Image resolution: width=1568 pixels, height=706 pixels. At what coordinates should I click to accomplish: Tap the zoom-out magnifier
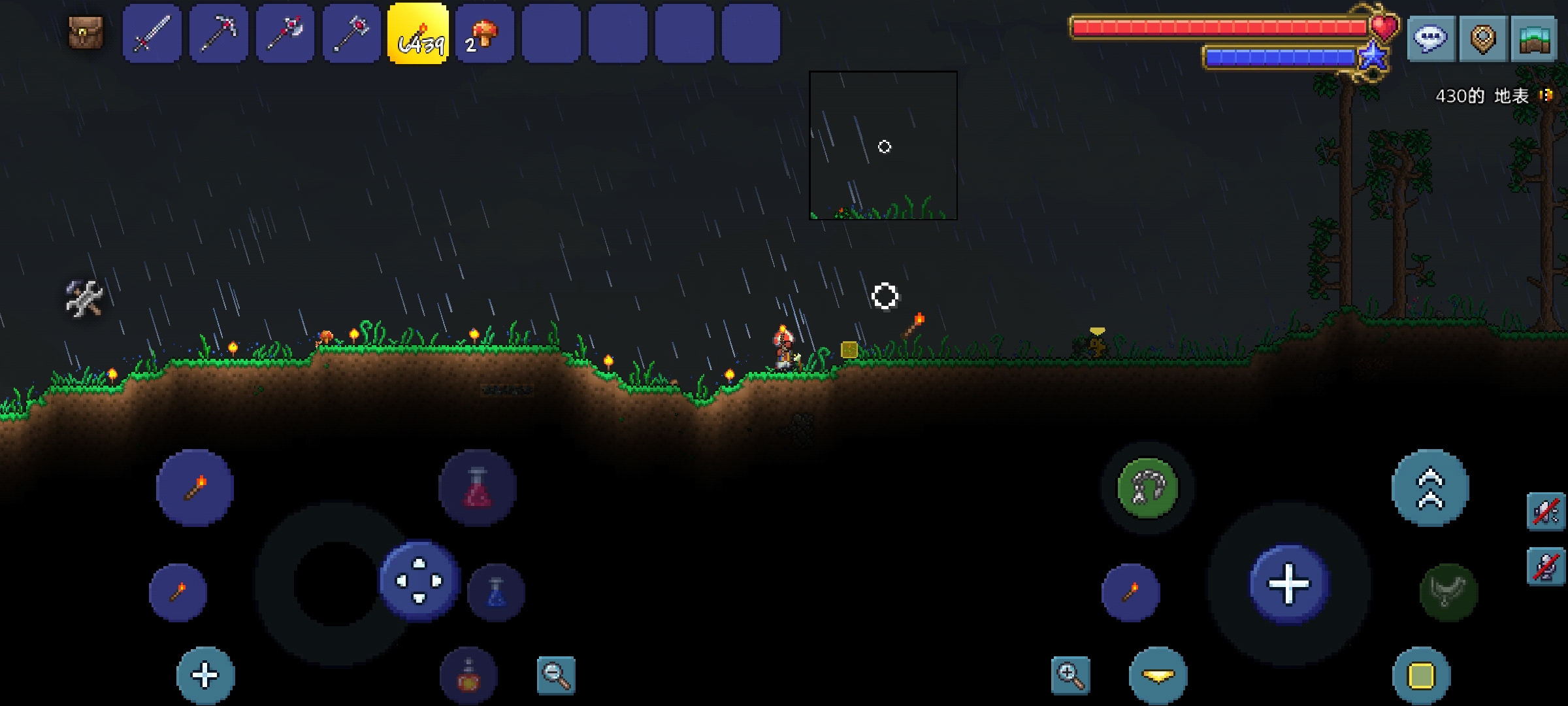pos(556,675)
